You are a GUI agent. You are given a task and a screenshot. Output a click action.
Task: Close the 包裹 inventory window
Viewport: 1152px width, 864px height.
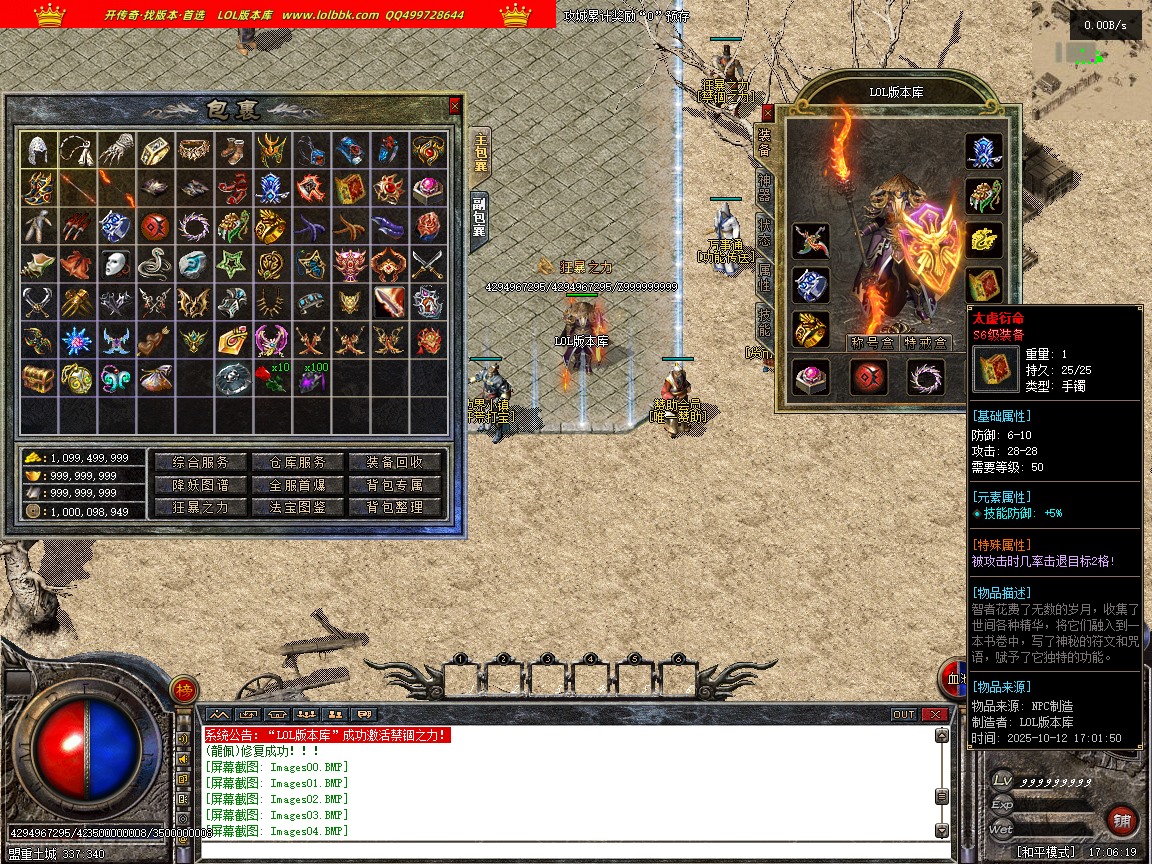[x=455, y=105]
